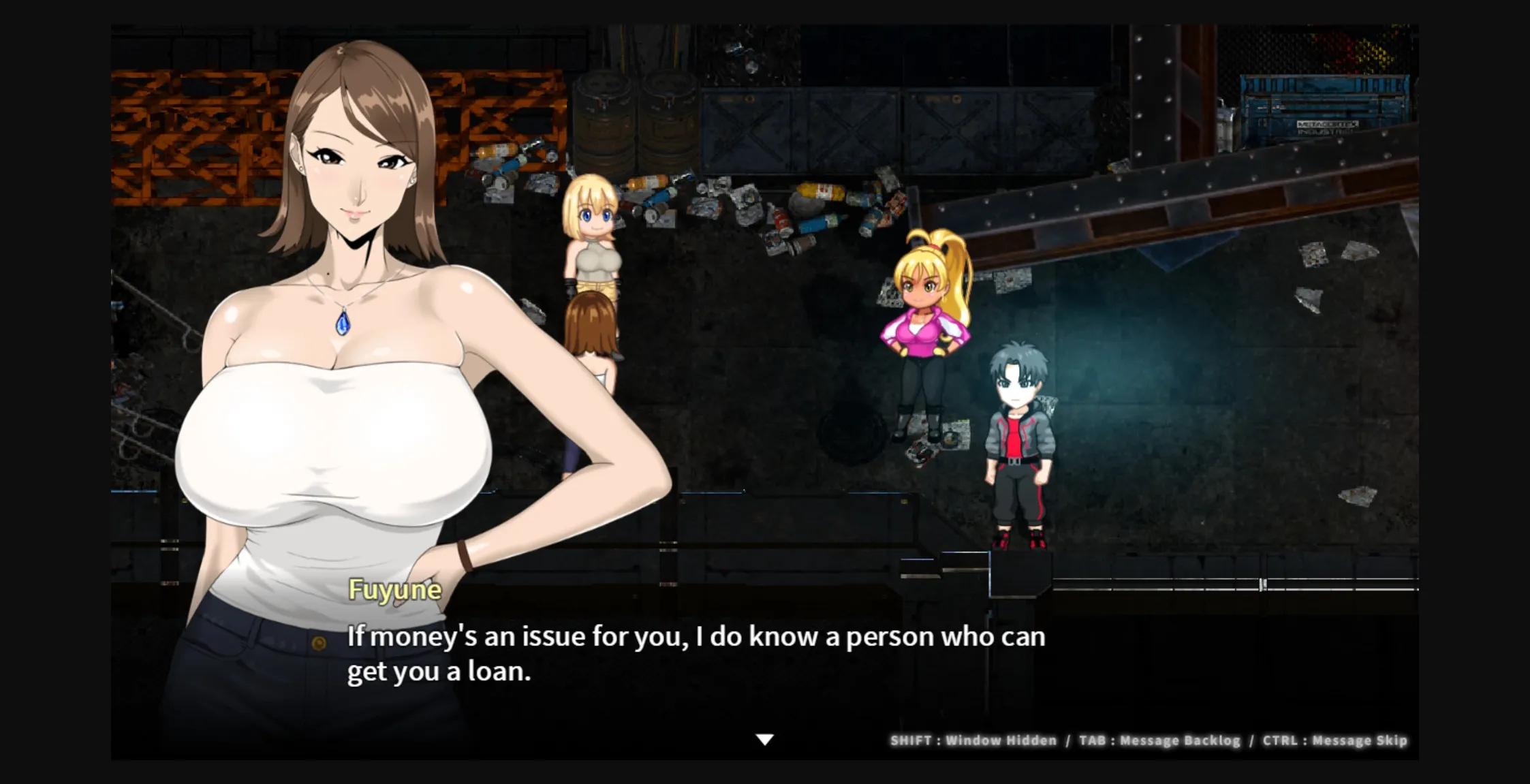Advance dialogue using the white down arrow

(765, 740)
